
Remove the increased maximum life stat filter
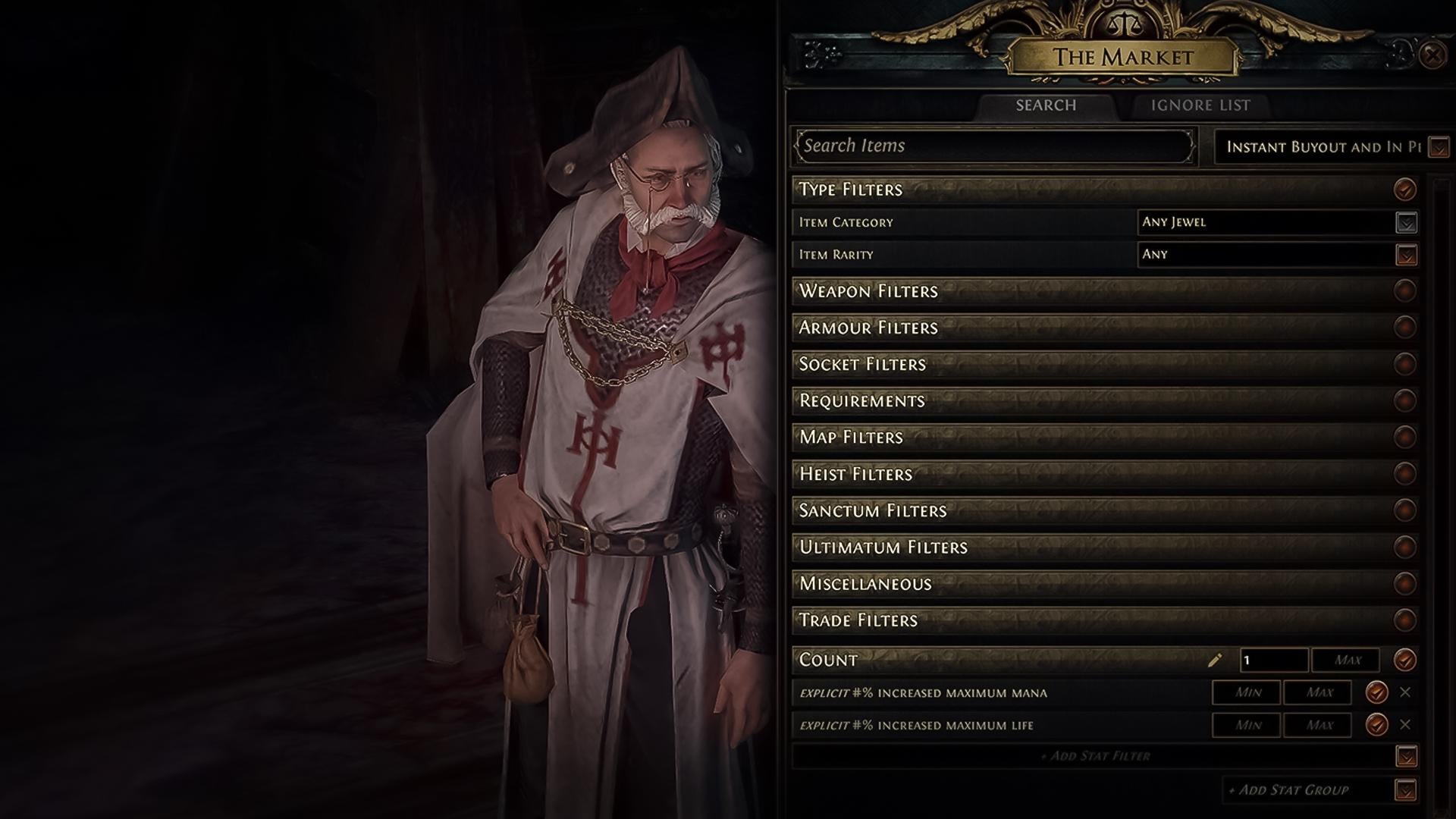pos(1405,725)
